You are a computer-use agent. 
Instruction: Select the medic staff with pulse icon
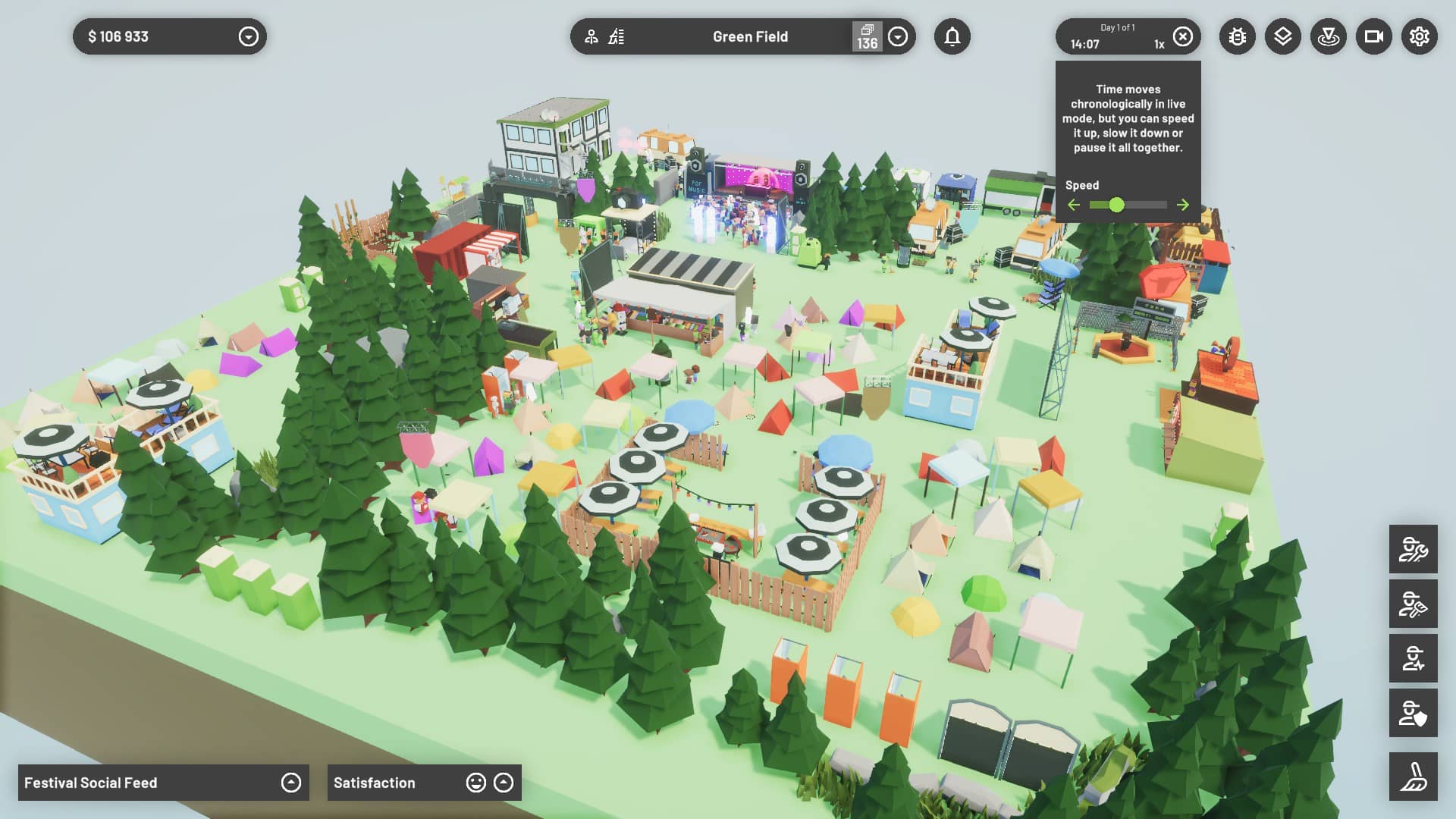(1414, 658)
